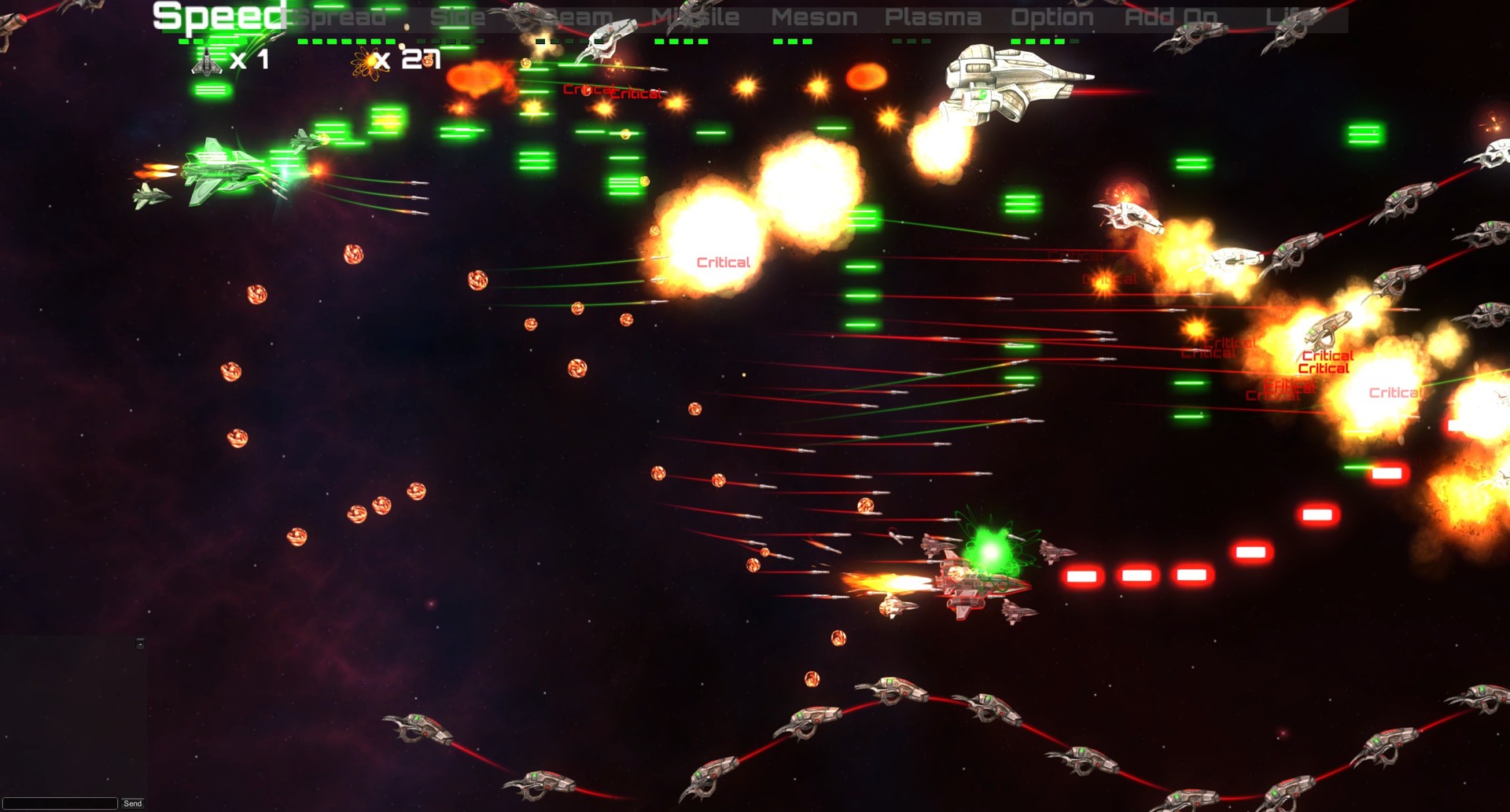This screenshot has height=812, width=1510.
Task: Select the Meson weapon slot
Action: (814, 17)
